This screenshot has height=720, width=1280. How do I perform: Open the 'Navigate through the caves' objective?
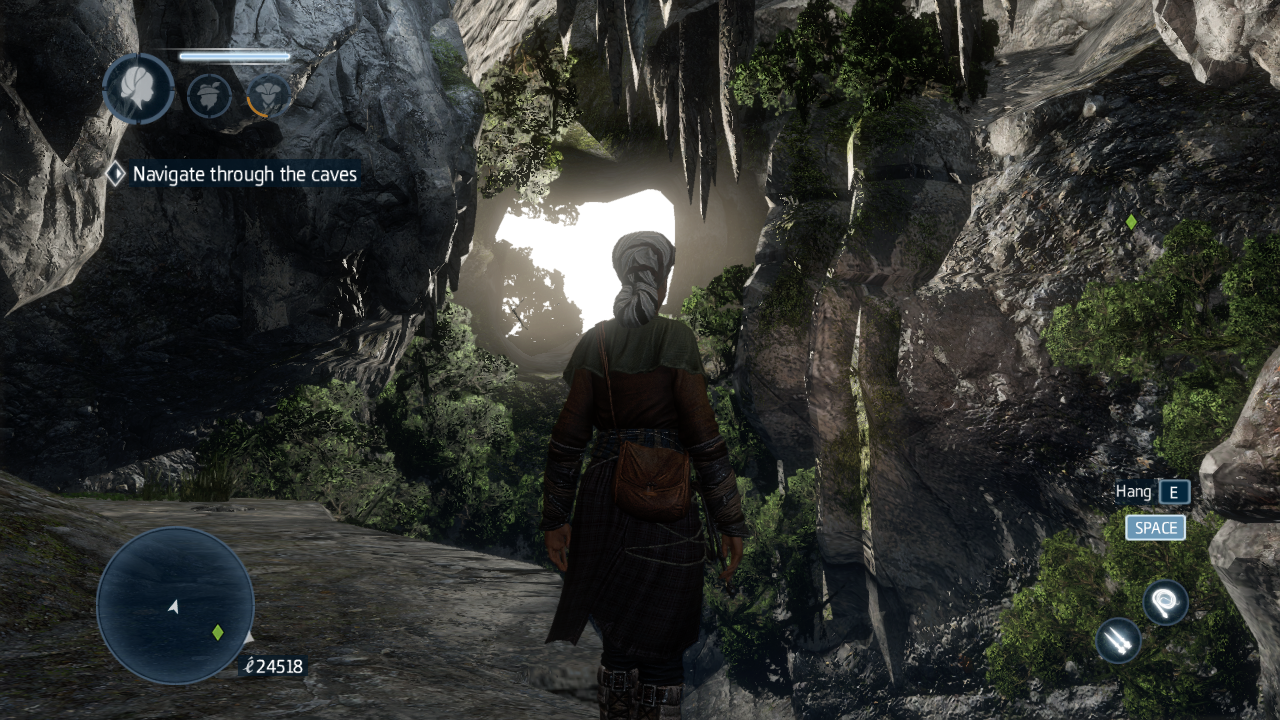(x=244, y=174)
